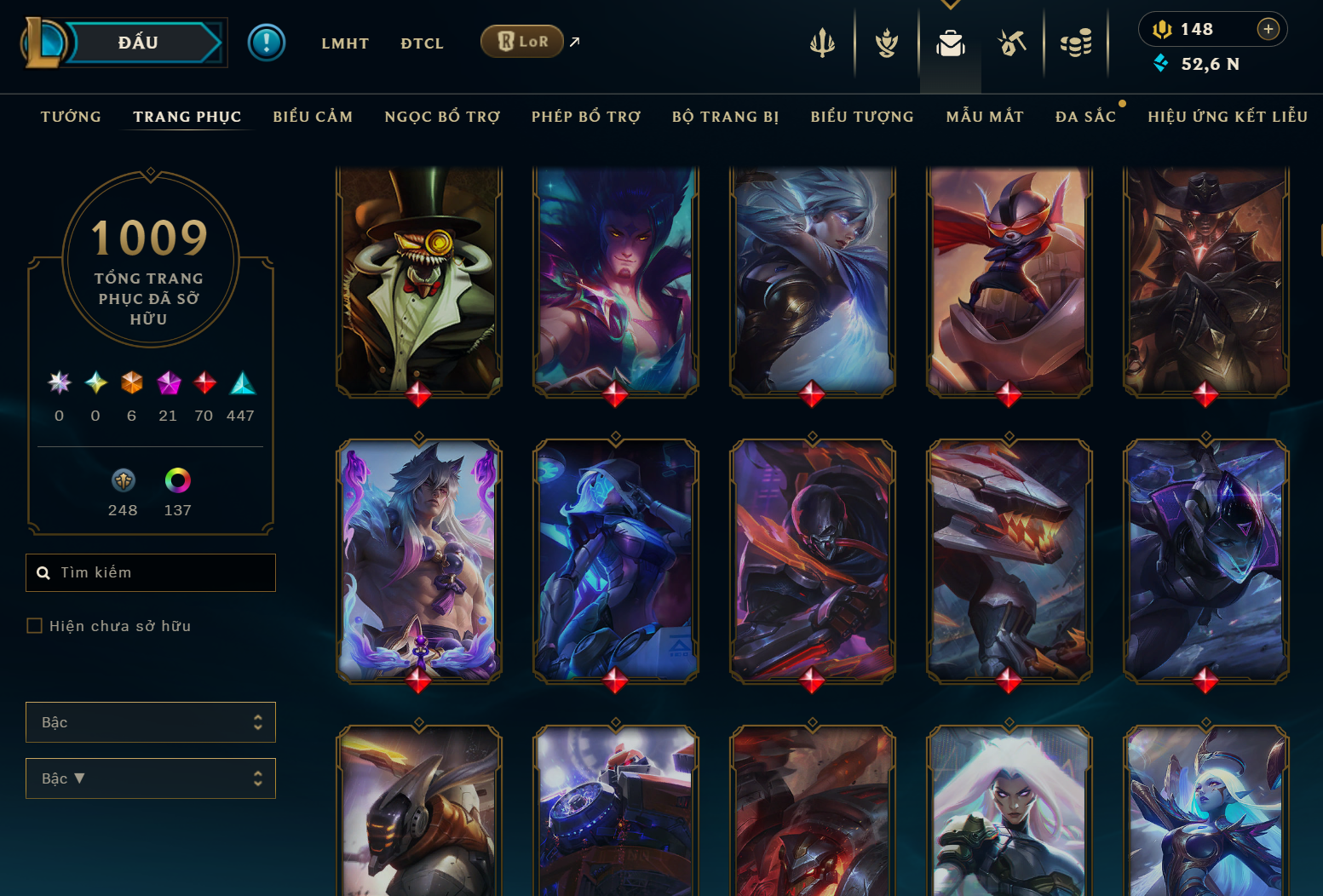1323x896 pixels.
Task: Open your profile crest icon
Action: point(886,44)
